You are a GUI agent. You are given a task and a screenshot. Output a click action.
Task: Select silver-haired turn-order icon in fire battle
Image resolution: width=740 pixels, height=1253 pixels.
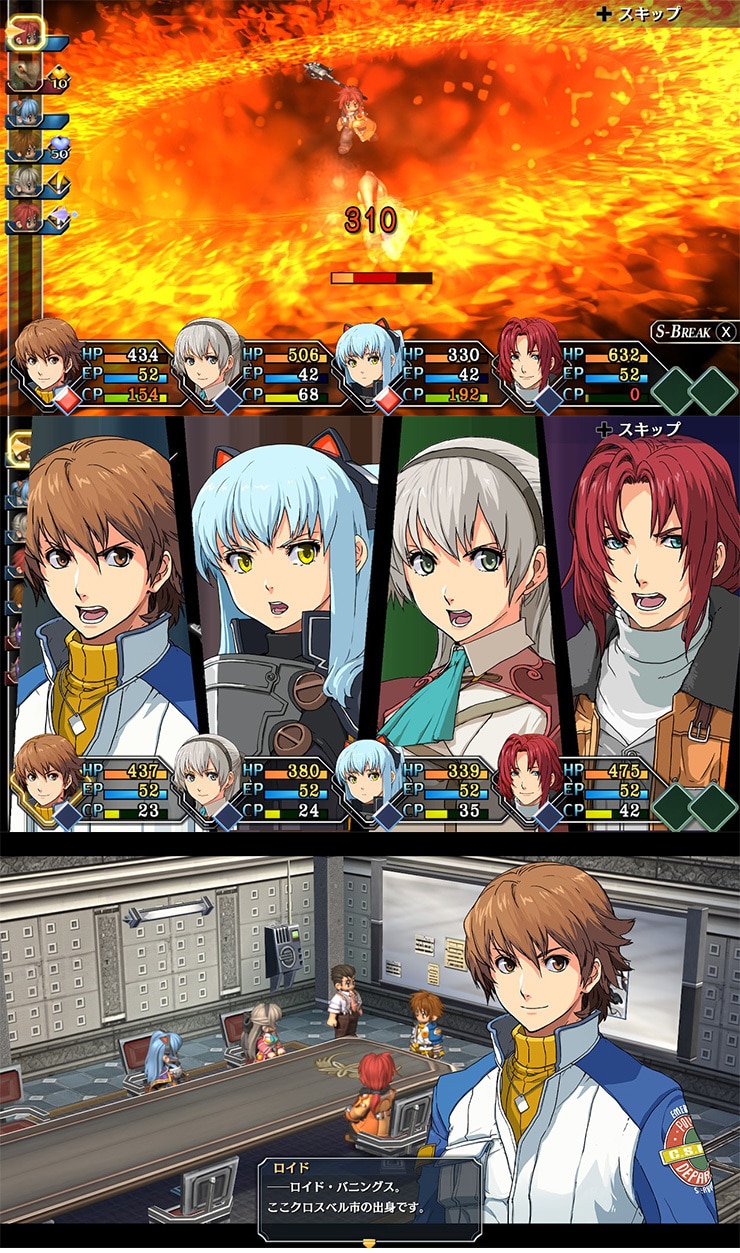click(25, 181)
